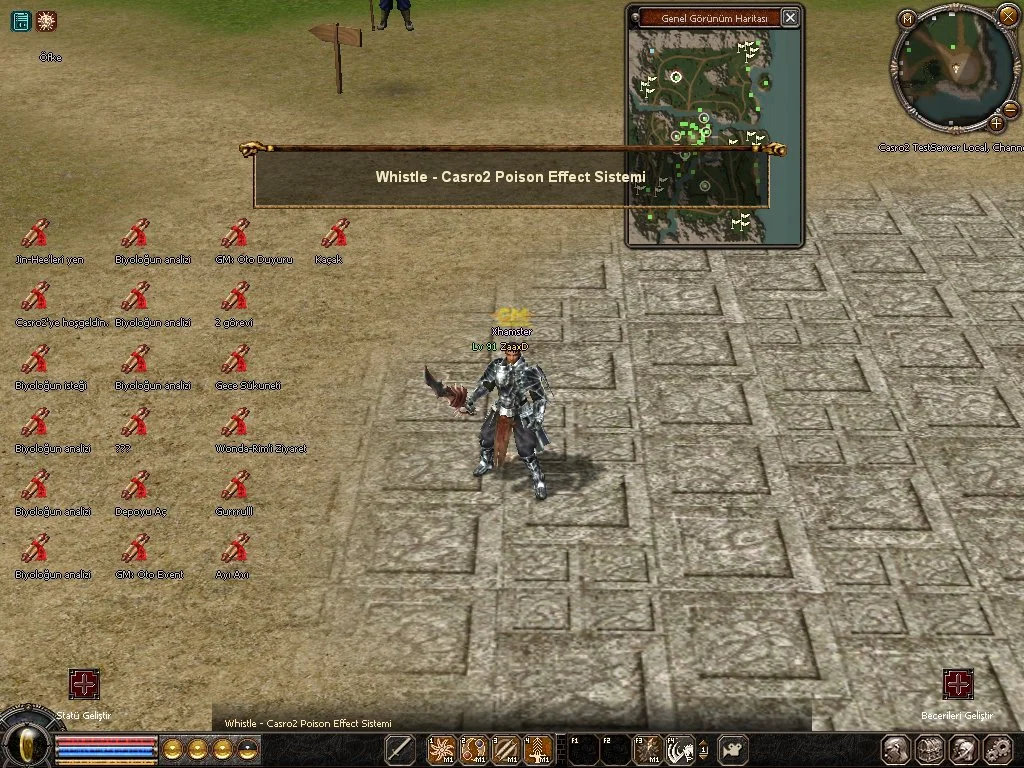Toggle the camera mode icon
The height and width of the screenshot is (768, 1024).
pos(735,749)
